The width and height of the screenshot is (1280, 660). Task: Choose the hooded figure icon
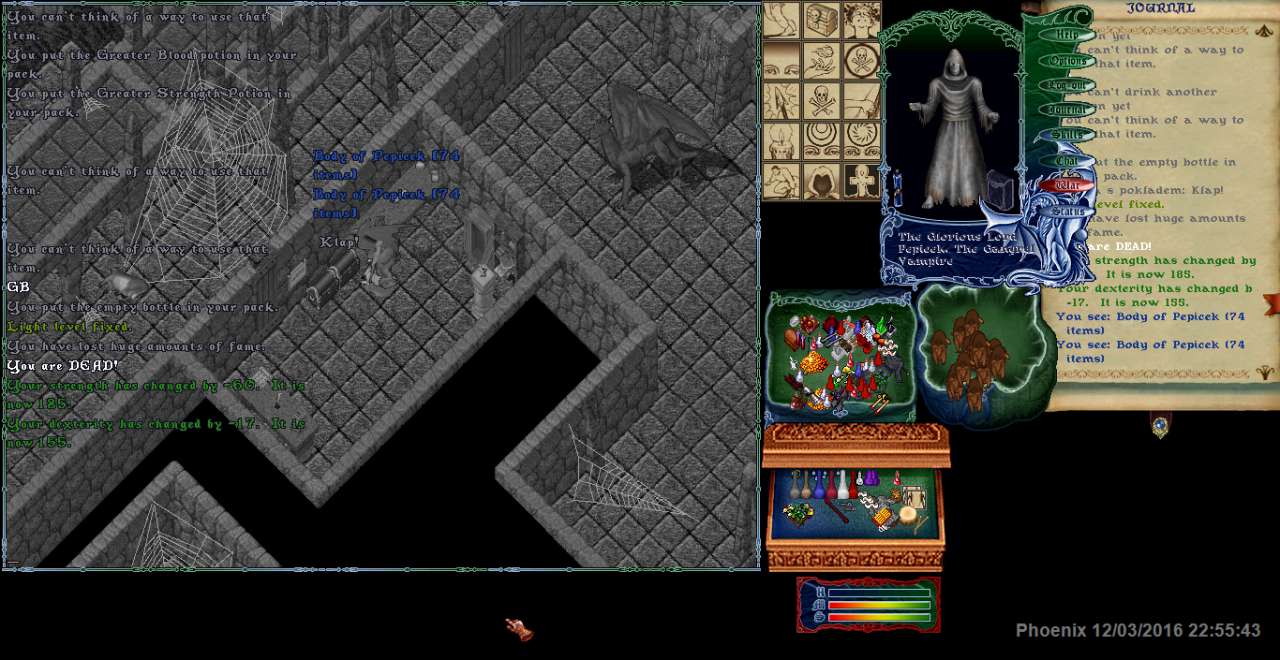(821, 181)
